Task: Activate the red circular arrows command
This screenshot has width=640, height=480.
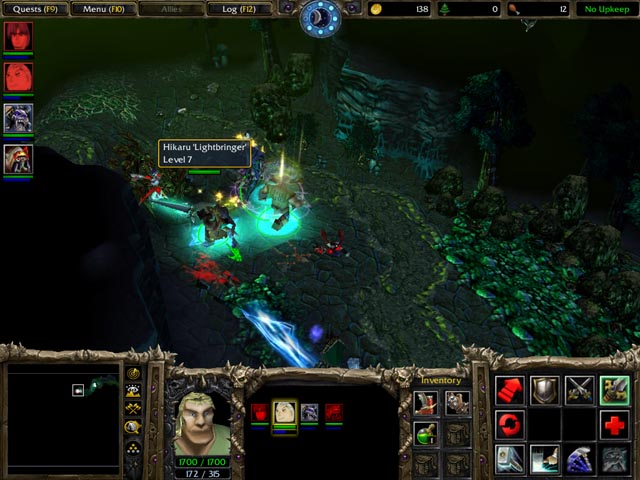Action: (x=510, y=425)
